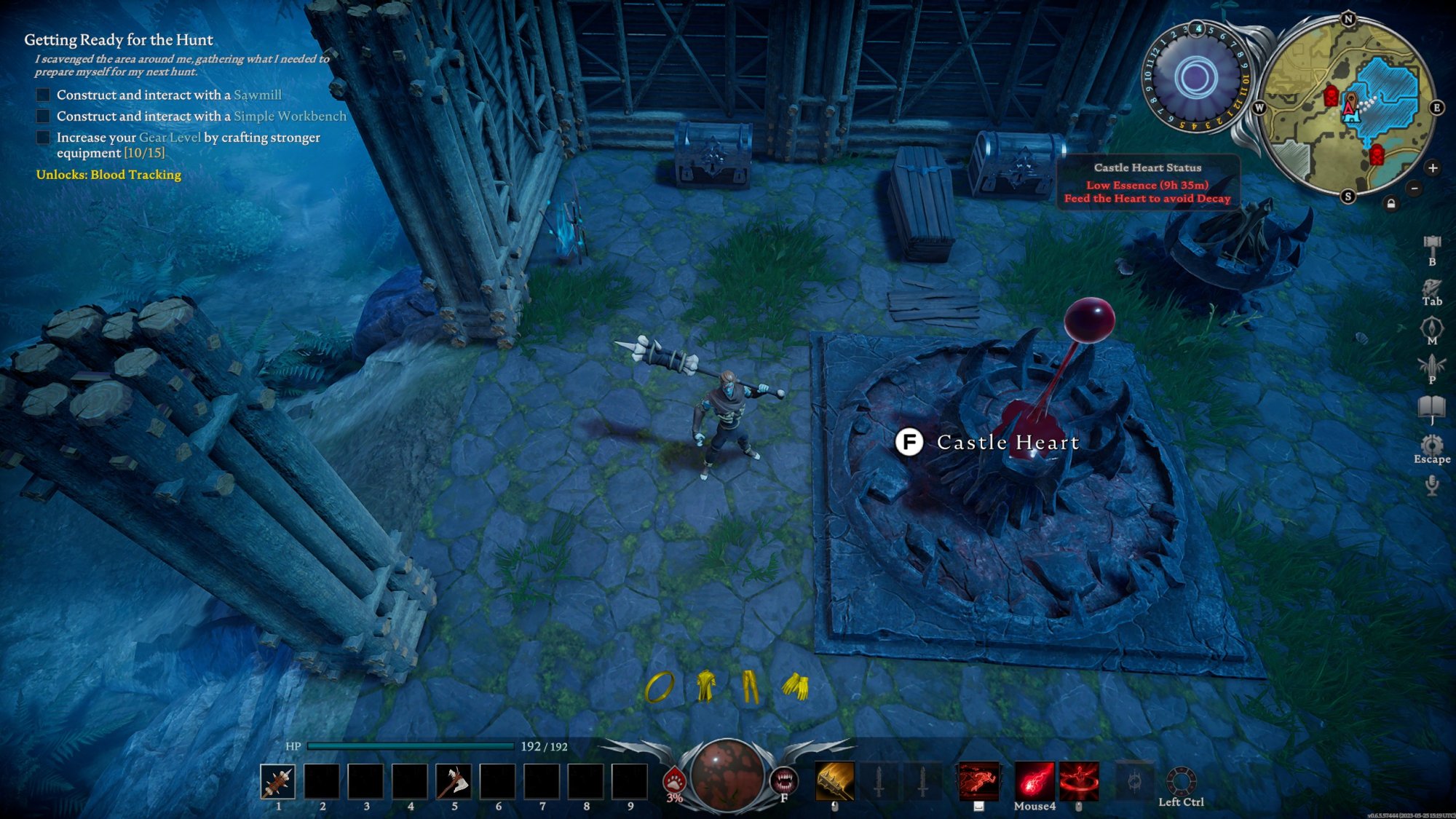Select the axe in hotbar slot 5
Image resolution: width=1456 pixels, height=819 pixels.
(x=454, y=781)
